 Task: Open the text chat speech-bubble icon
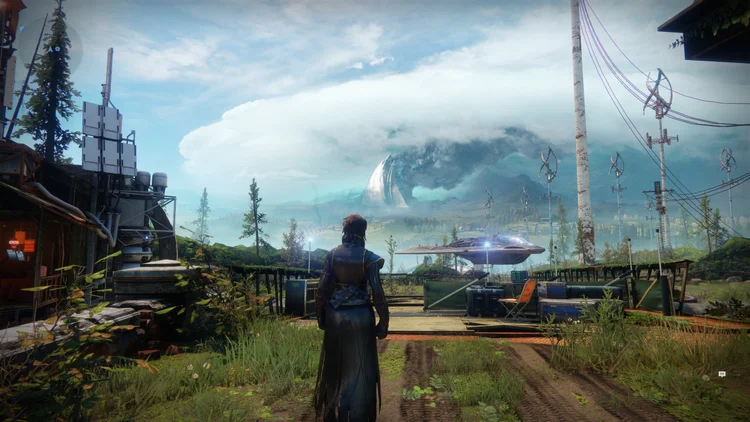point(722,373)
